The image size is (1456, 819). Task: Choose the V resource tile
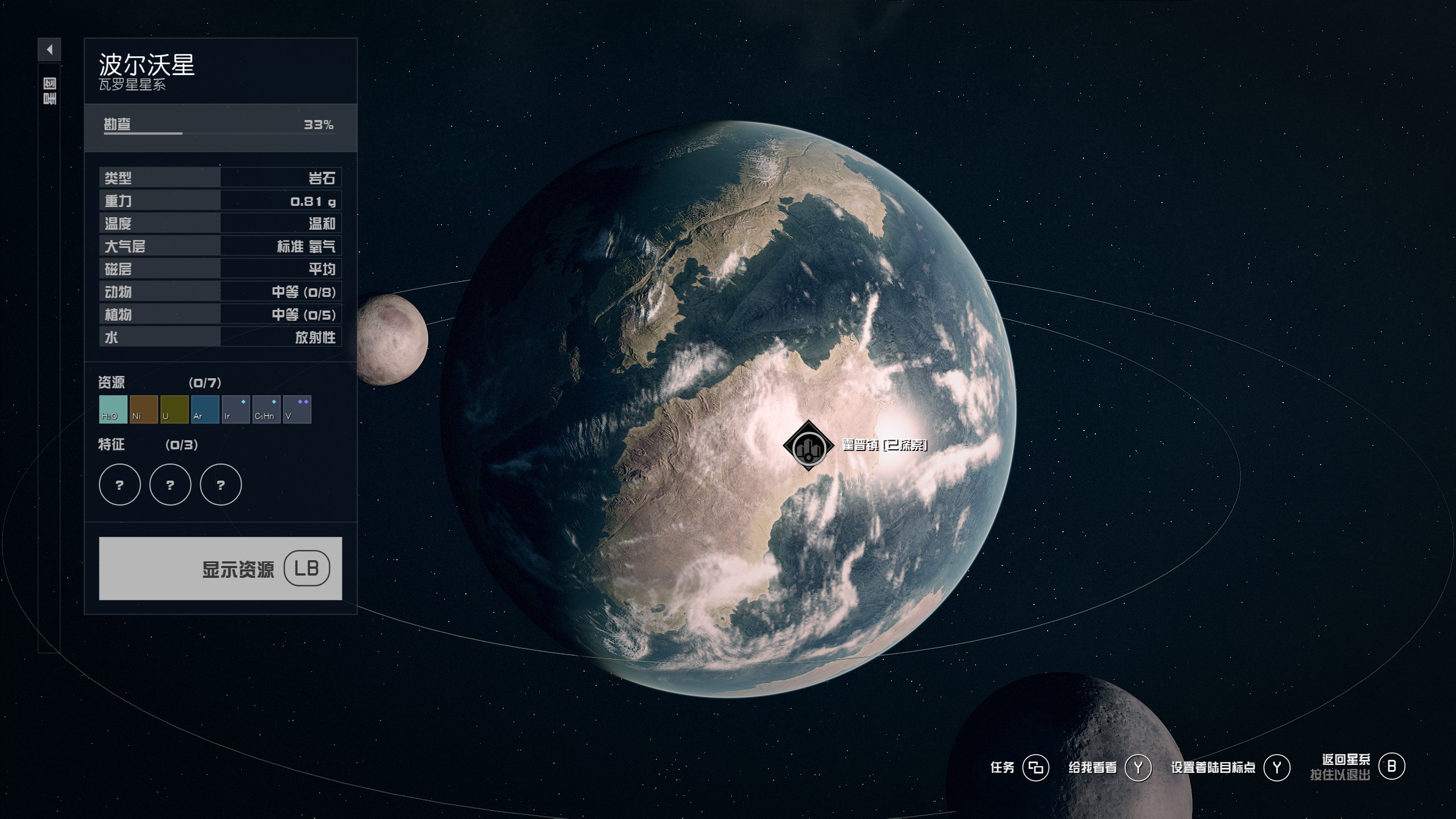[297, 409]
